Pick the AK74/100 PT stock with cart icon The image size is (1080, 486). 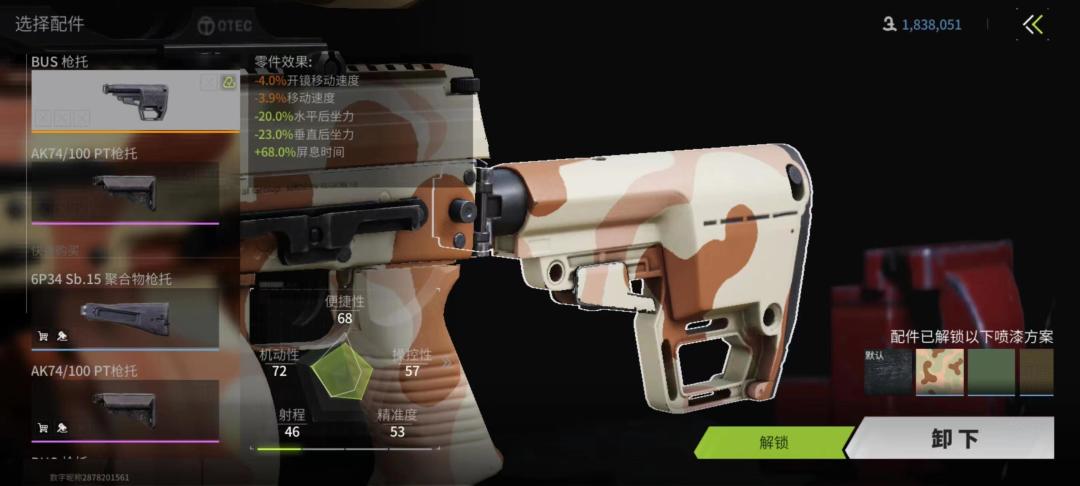125,405
